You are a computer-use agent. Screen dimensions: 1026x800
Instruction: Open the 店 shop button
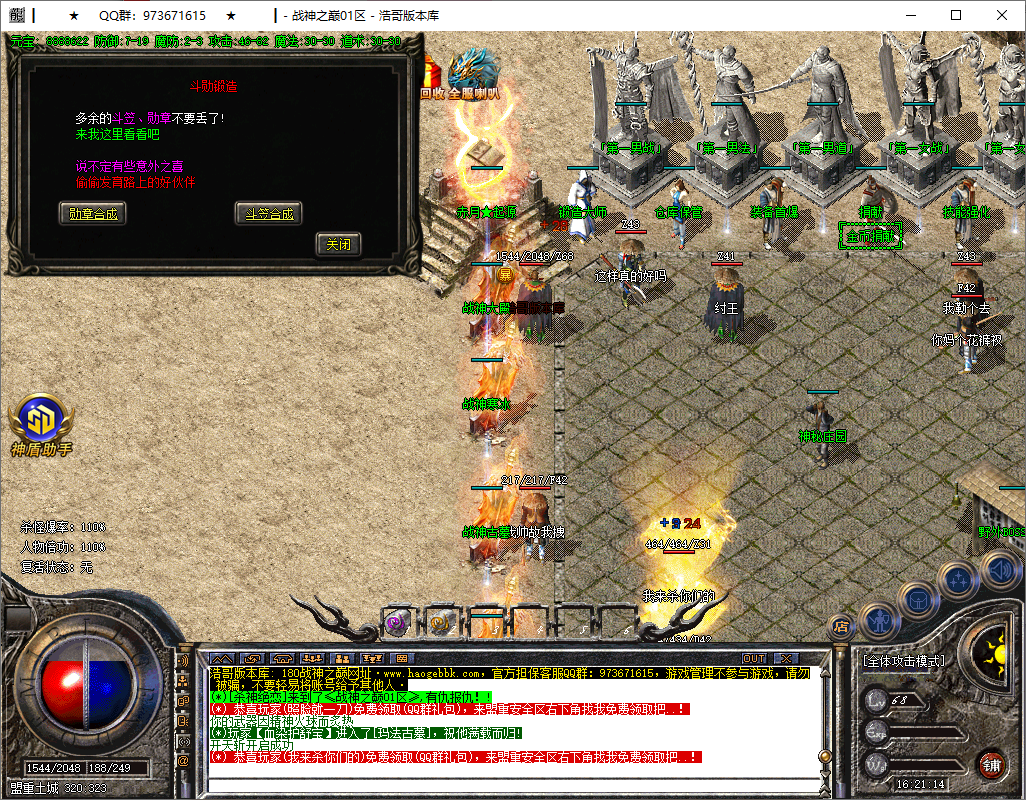(842, 627)
